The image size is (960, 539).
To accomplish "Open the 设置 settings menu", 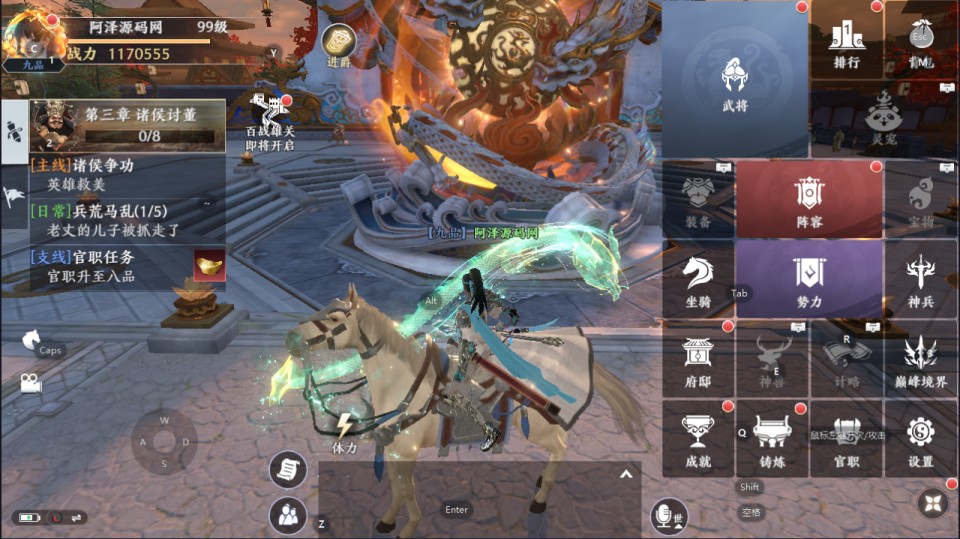I will click(x=920, y=439).
